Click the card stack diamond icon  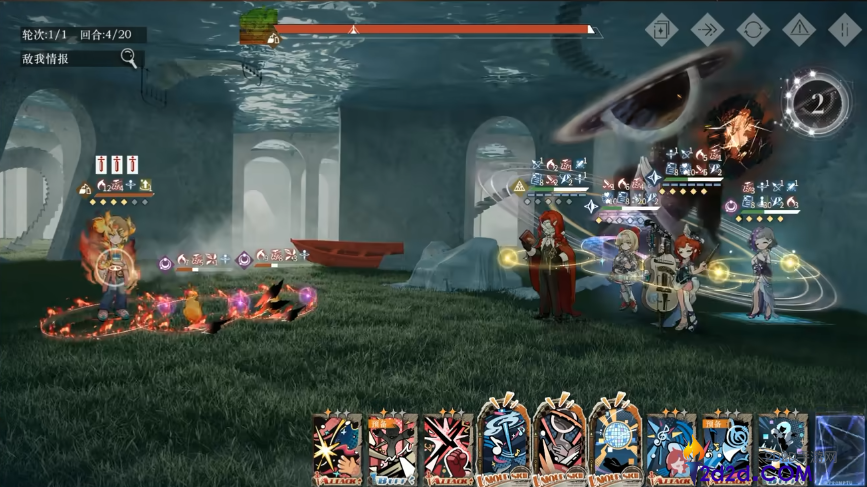point(661,29)
